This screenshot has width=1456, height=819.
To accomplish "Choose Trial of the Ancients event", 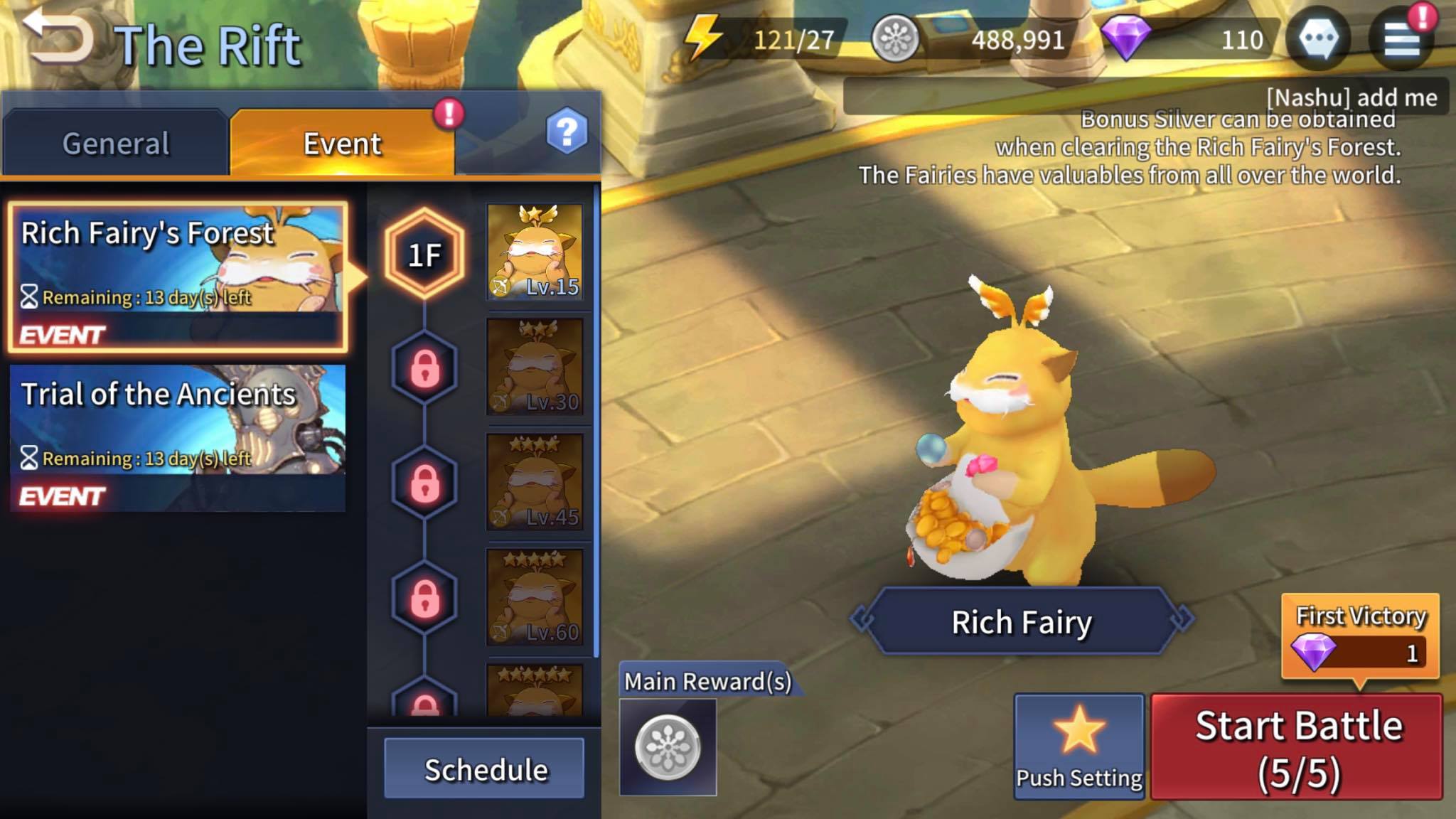I will click(178, 437).
